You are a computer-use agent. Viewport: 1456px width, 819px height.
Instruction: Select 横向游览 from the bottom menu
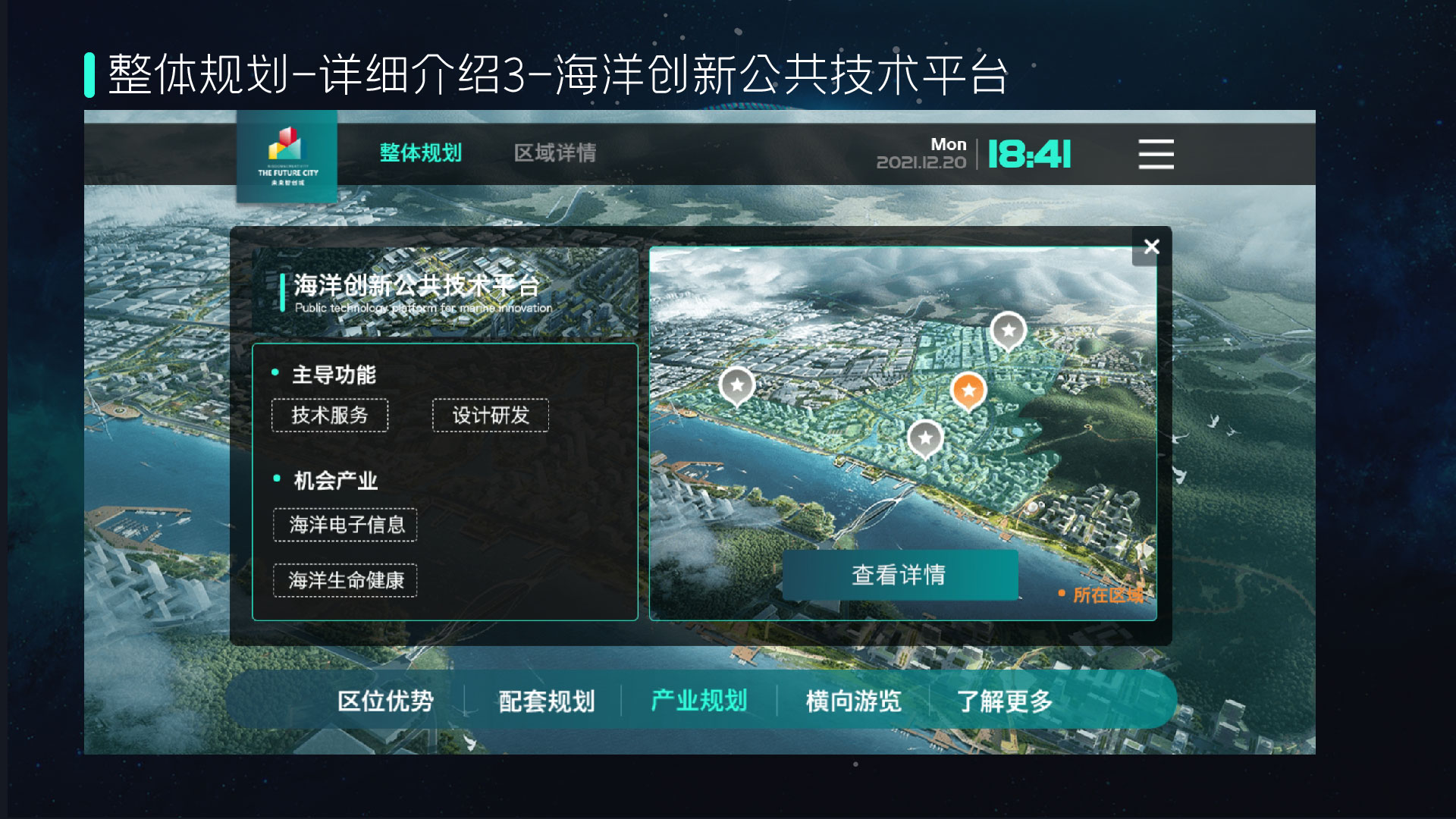[852, 701]
